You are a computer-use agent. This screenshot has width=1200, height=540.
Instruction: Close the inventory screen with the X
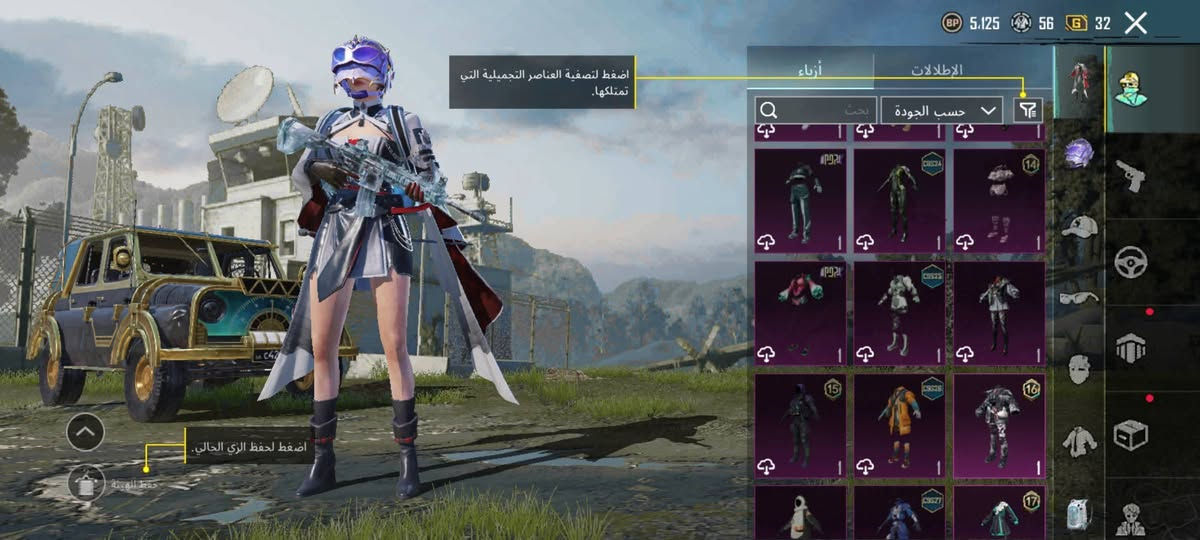tap(1136, 23)
